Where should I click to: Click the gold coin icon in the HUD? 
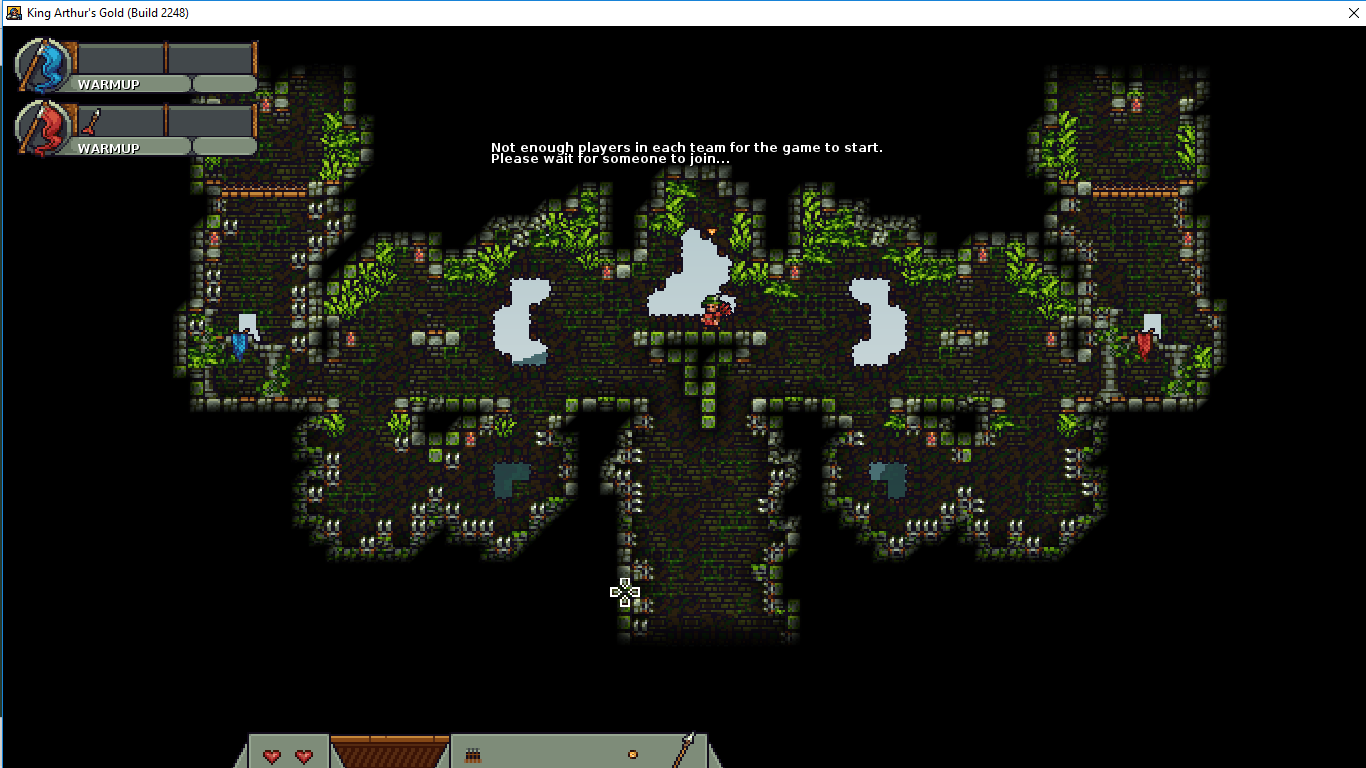coord(632,754)
